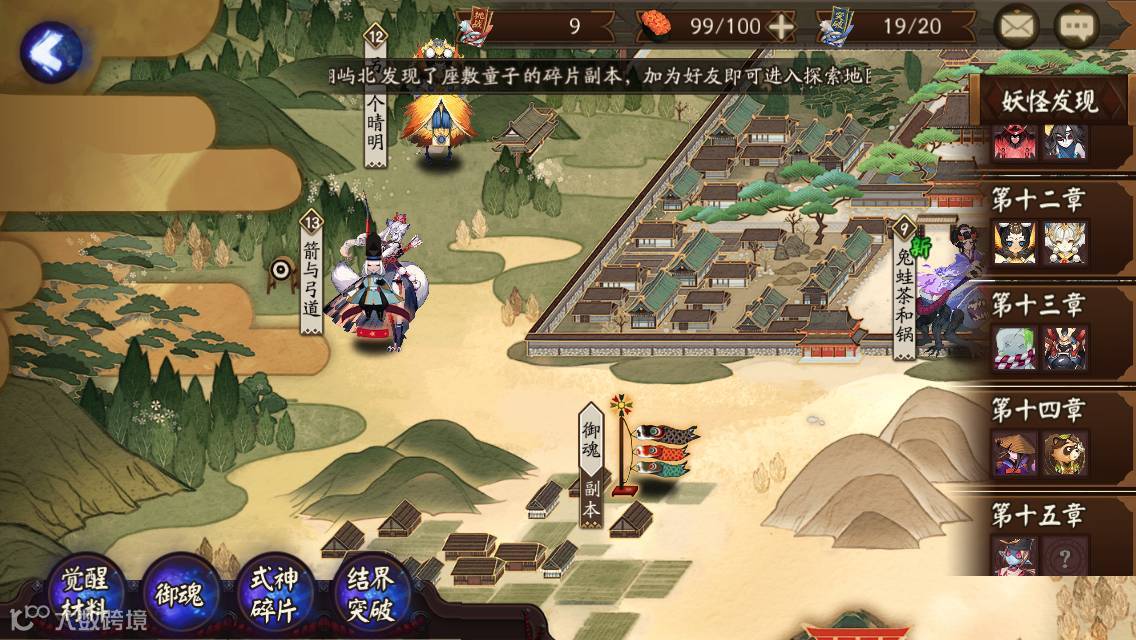Select chapter 第十五章 from the list
This screenshot has height=640, width=1136.
(1040, 540)
